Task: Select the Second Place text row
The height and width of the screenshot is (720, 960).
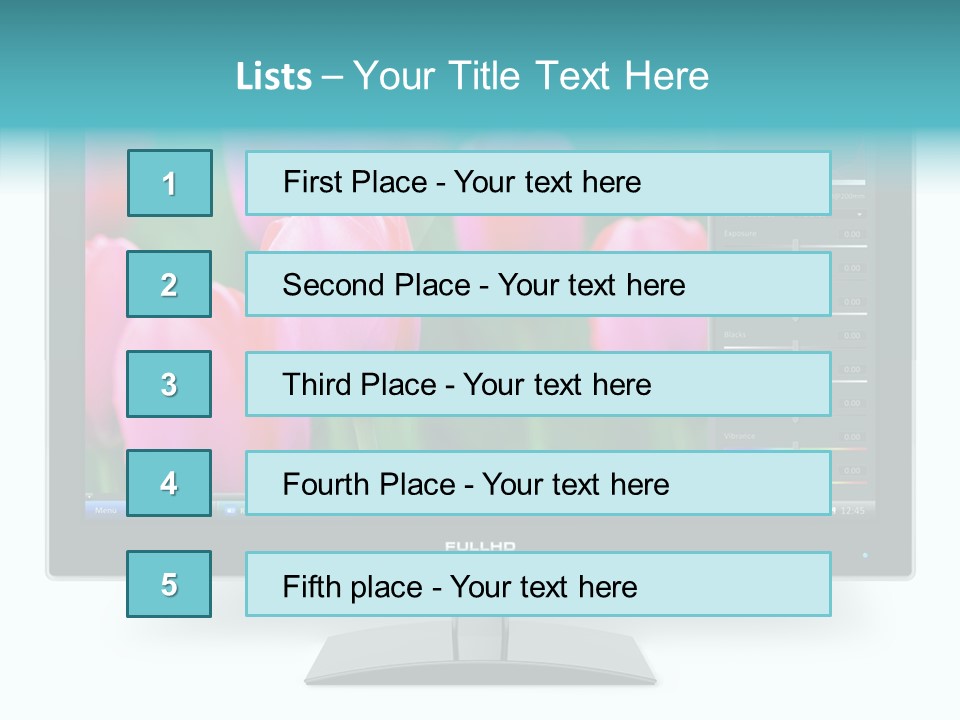Action: point(538,284)
